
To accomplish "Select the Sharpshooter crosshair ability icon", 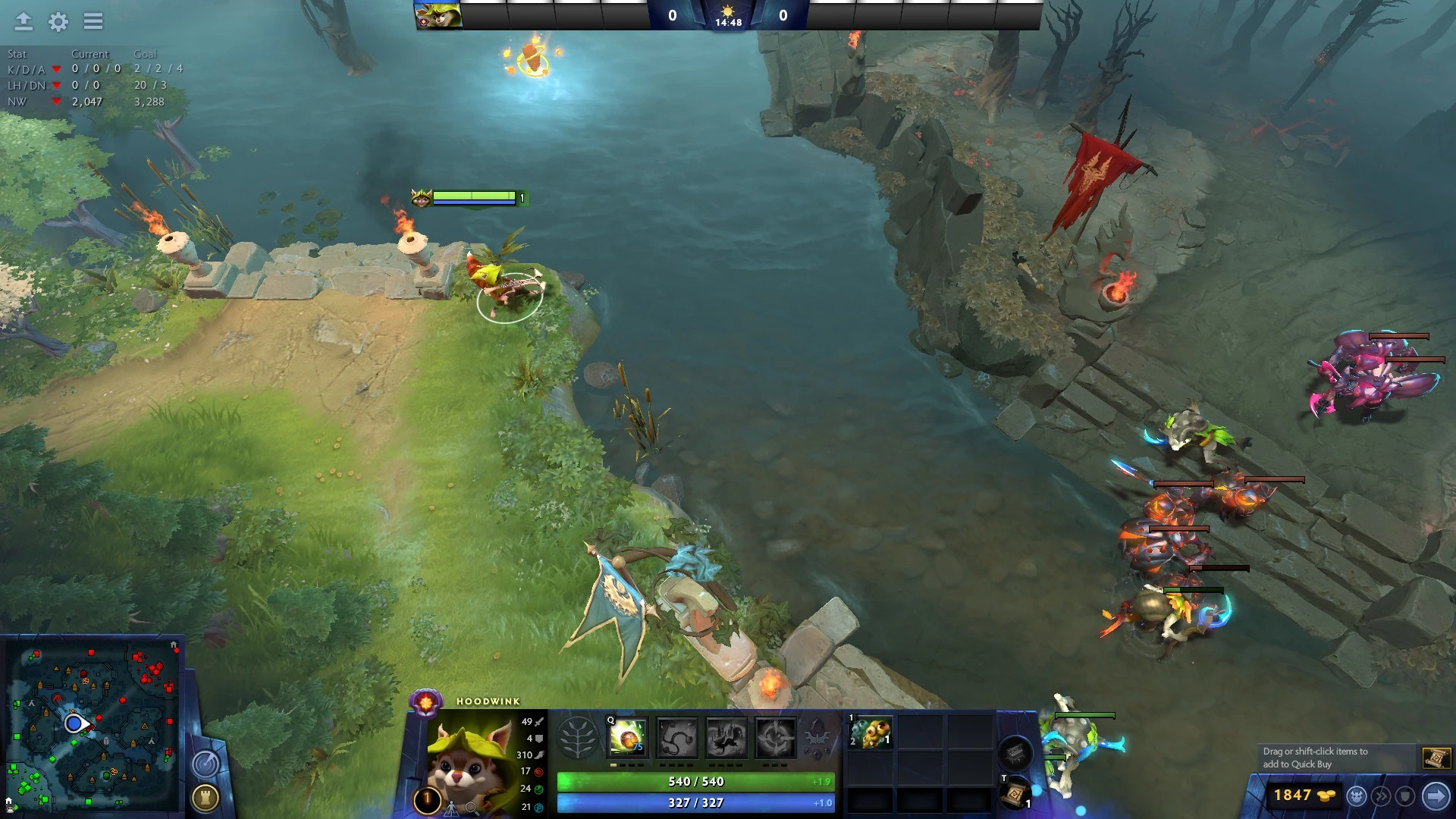I will [x=775, y=737].
